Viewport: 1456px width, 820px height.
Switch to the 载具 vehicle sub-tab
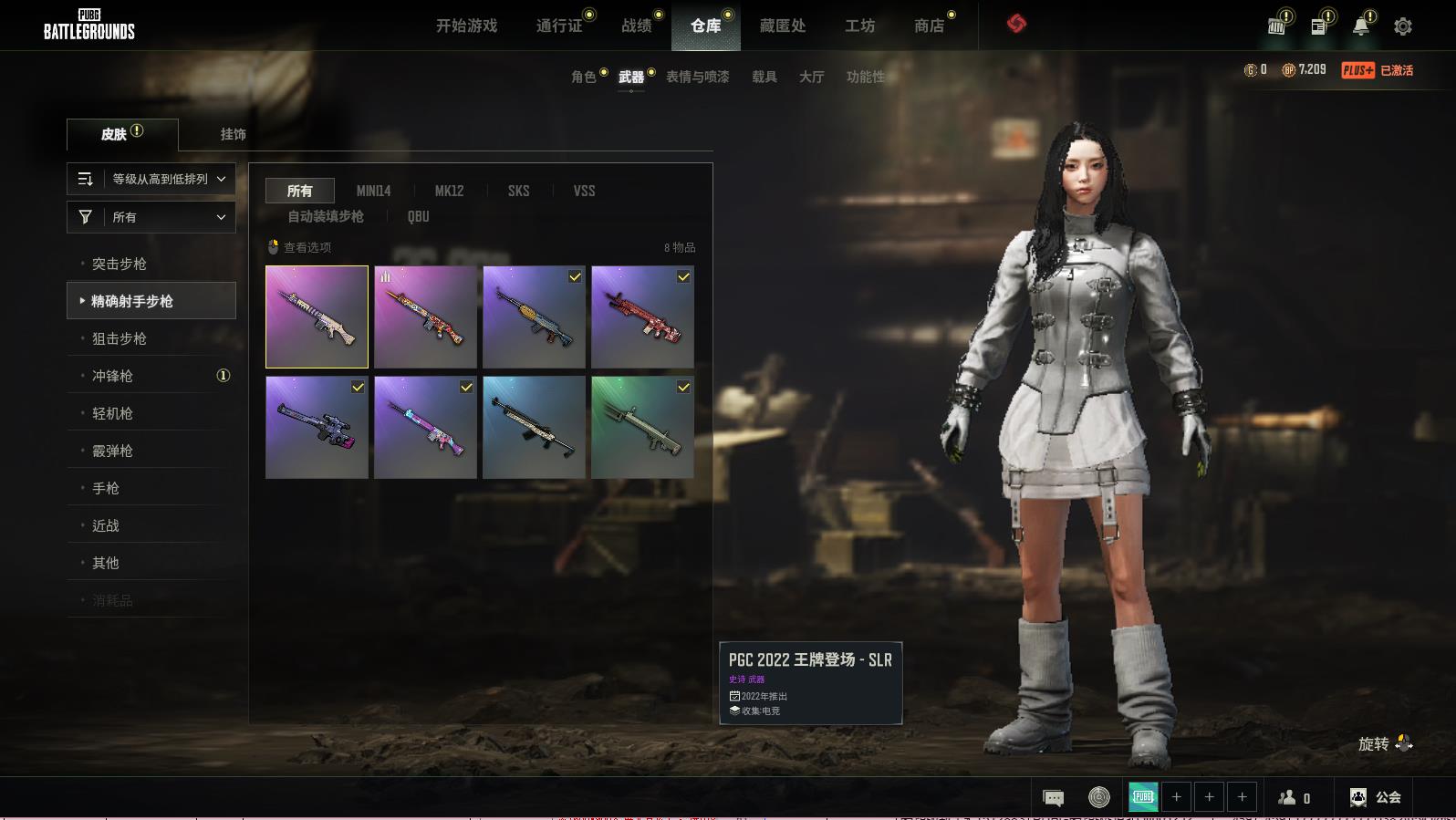[764, 77]
